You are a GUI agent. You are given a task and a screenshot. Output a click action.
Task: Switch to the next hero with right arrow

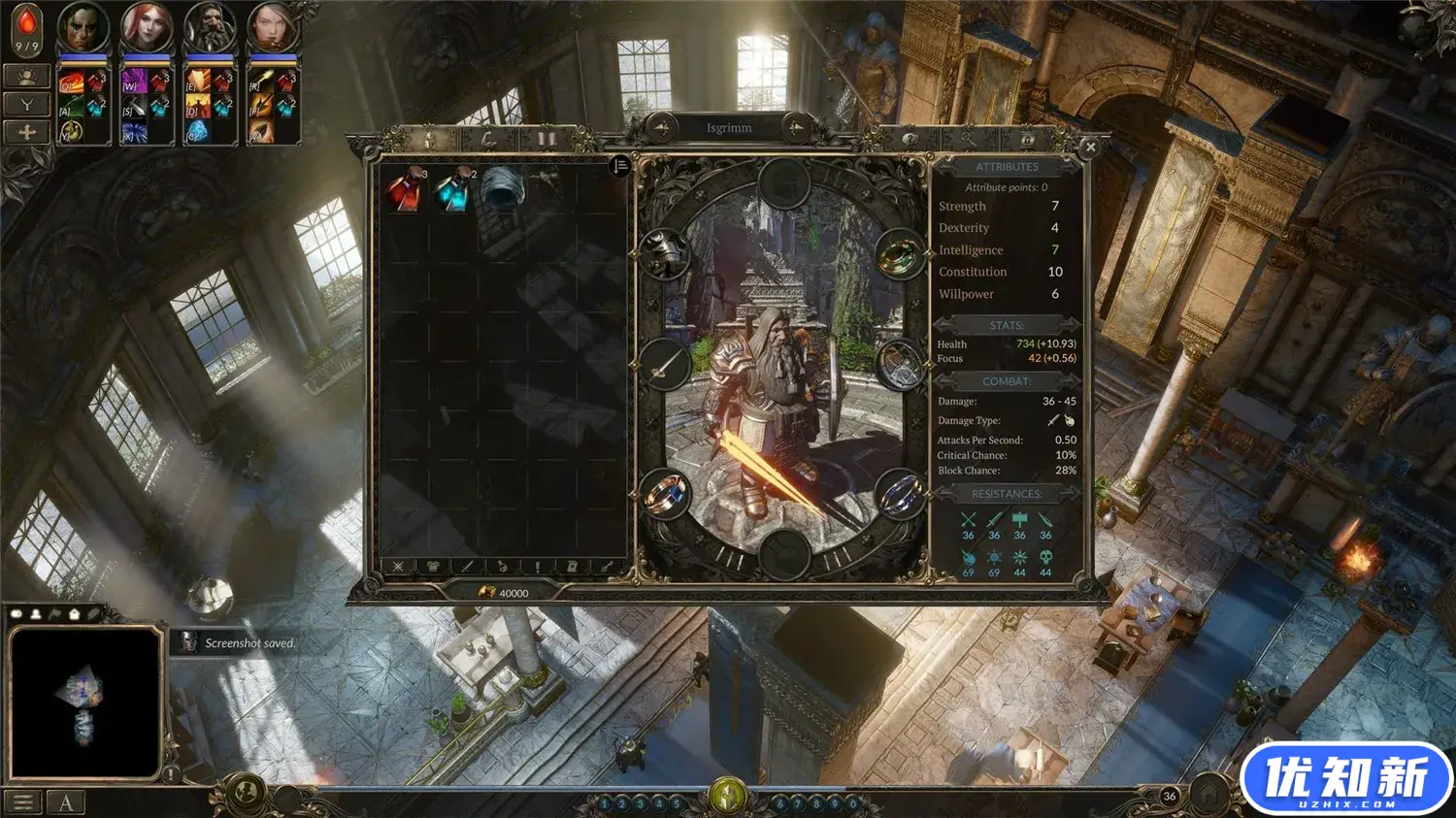795,127
